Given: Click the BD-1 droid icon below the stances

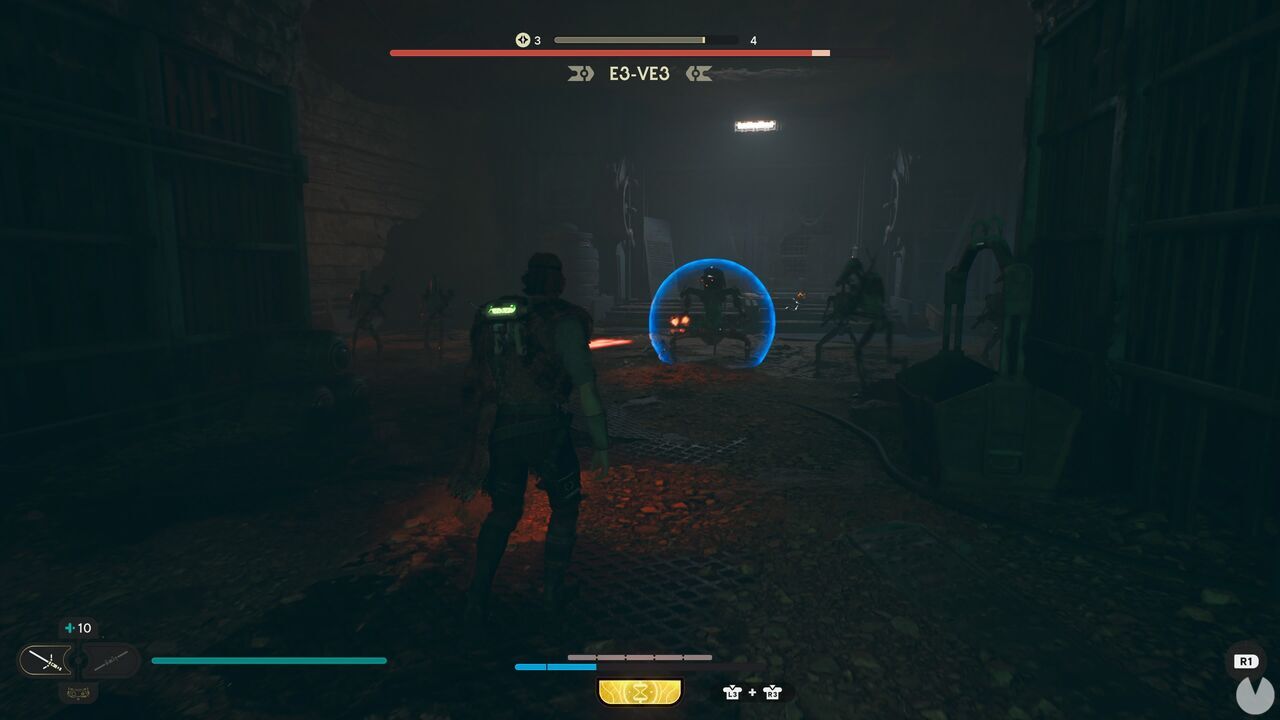Looking at the screenshot, I should pos(77,694).
